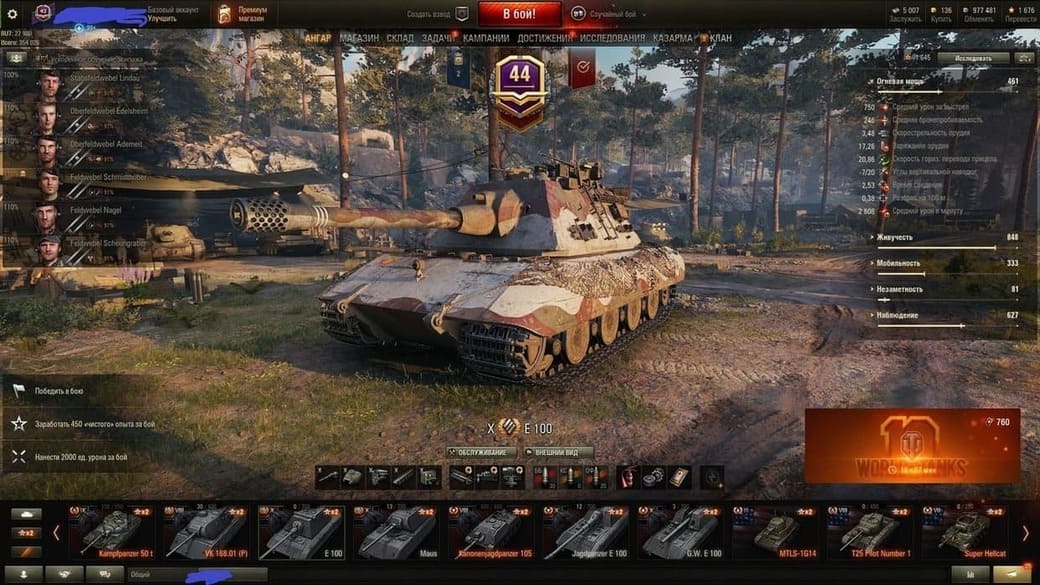Open the КЛАН tab
Screen dimensions: 1040x585
(720, 38)
